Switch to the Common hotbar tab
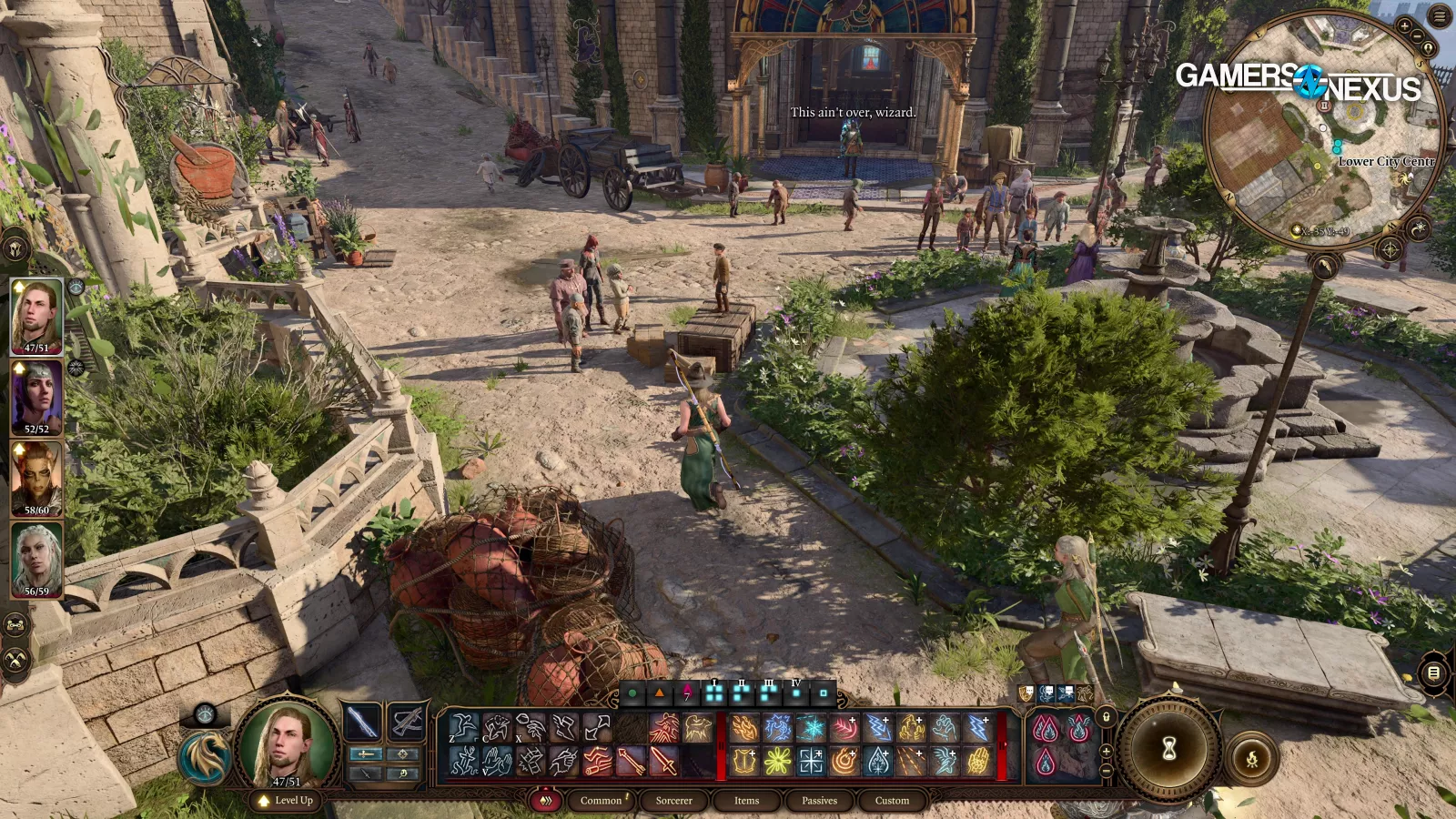This screenshot has height=819, width=1456. click(x=601, y=801)
